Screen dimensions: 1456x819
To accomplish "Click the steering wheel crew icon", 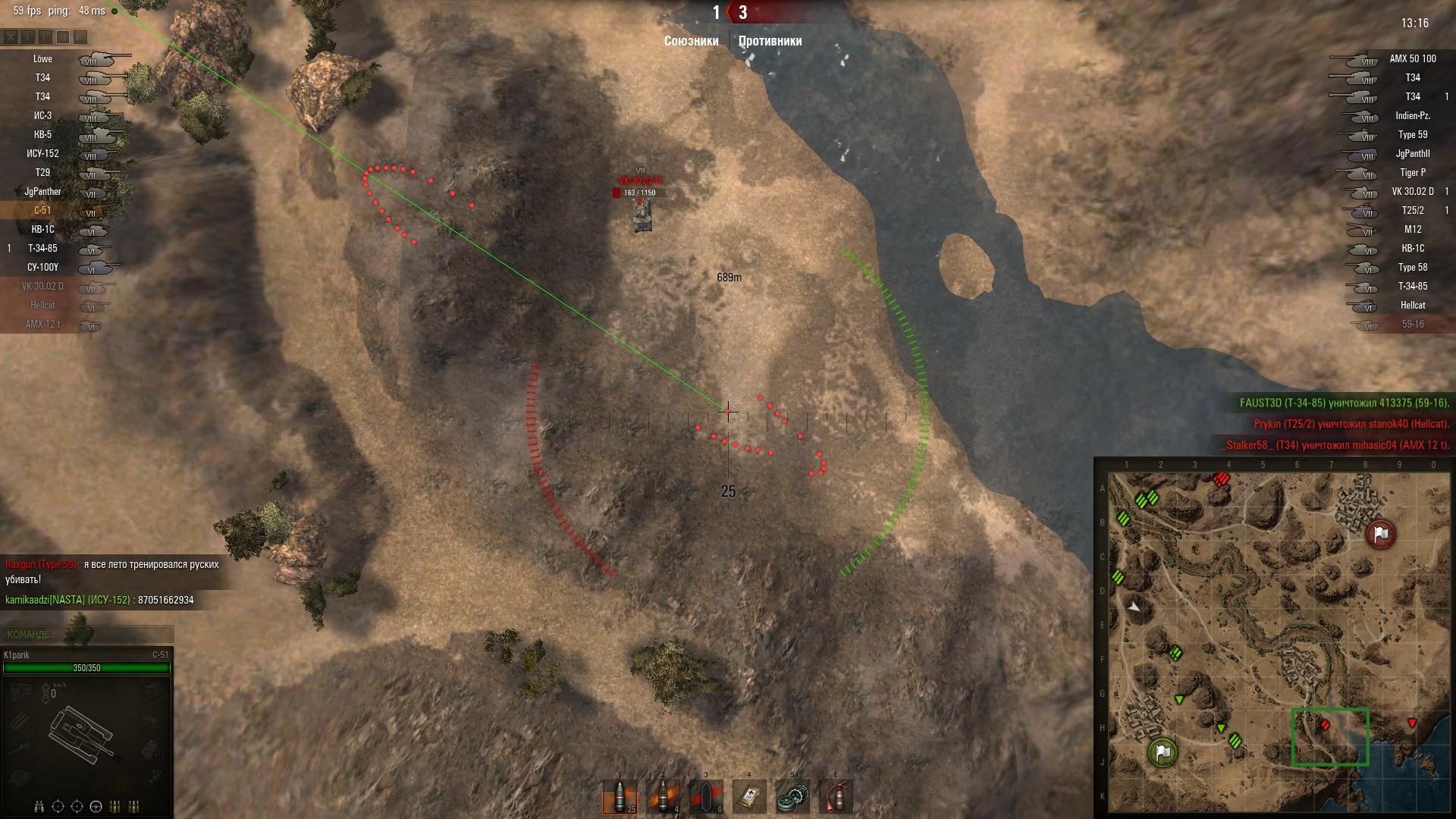I will tap(96, 806).
